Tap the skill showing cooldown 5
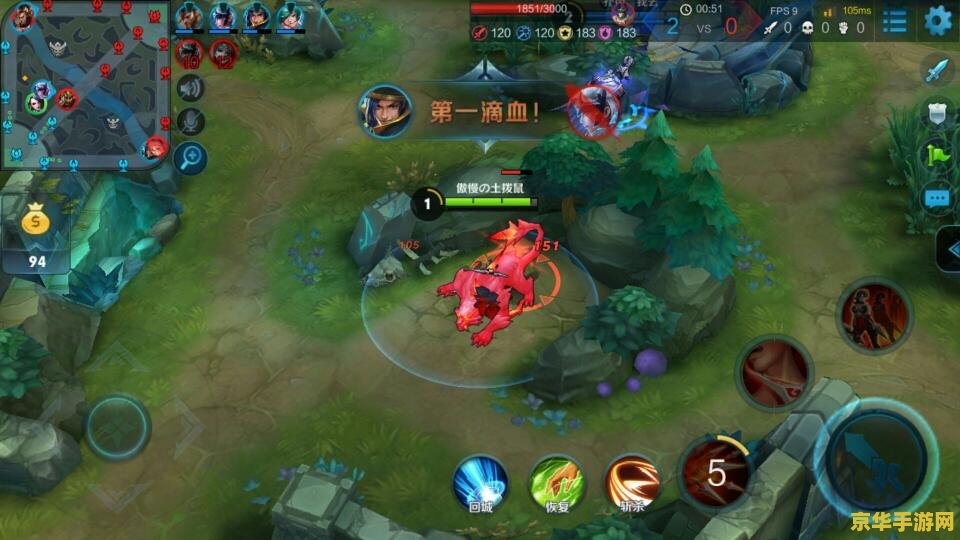The height and width of the screenshot is (540, 960). (716, 471)
